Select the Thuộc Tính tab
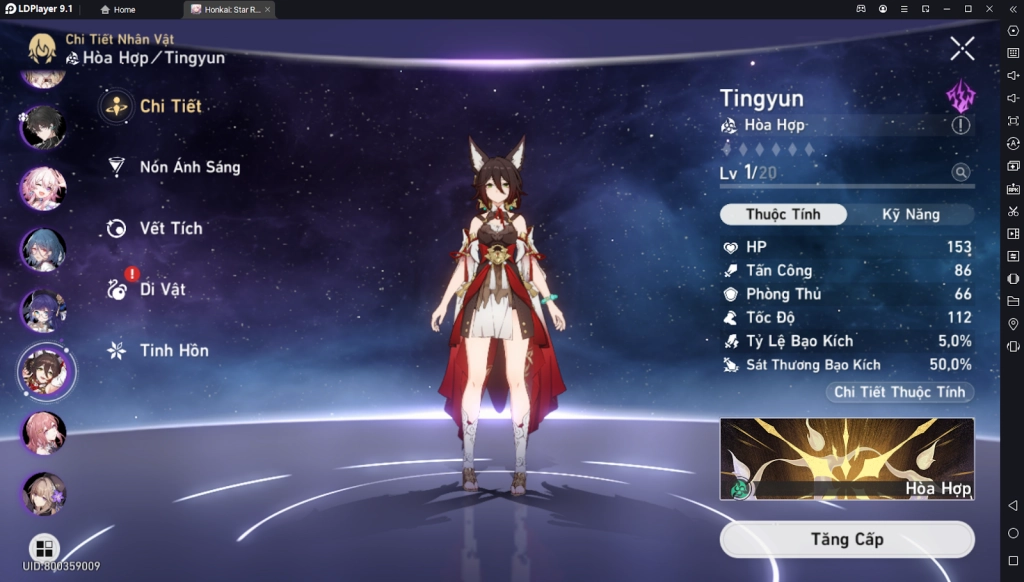The width and height of the screenshot is (1024, 582). pos(783,214)
